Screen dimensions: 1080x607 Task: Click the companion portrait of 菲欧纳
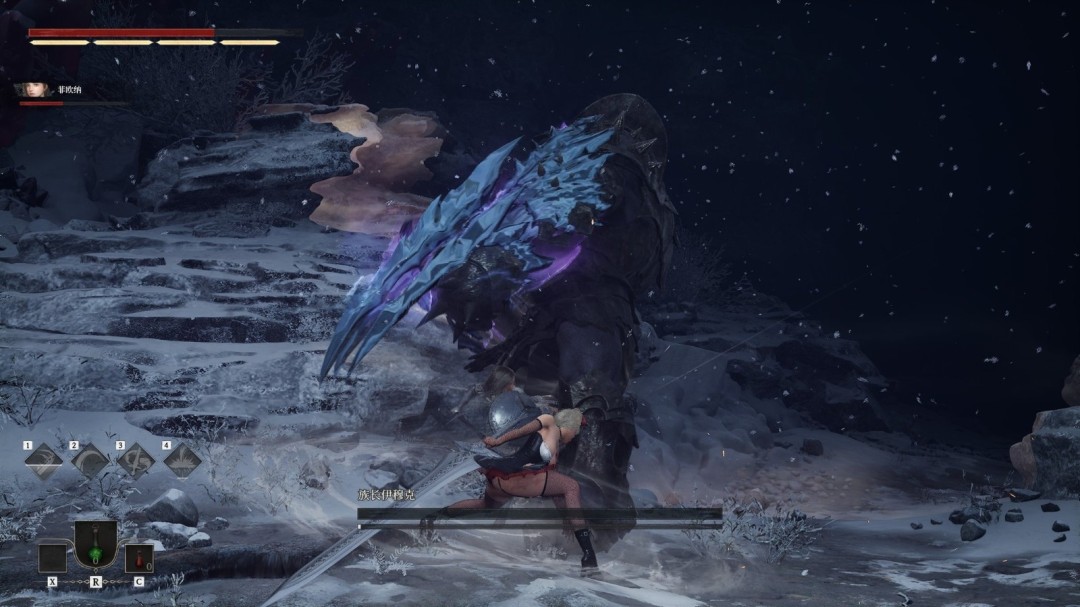pyautogui.click(x=31, y=90)
